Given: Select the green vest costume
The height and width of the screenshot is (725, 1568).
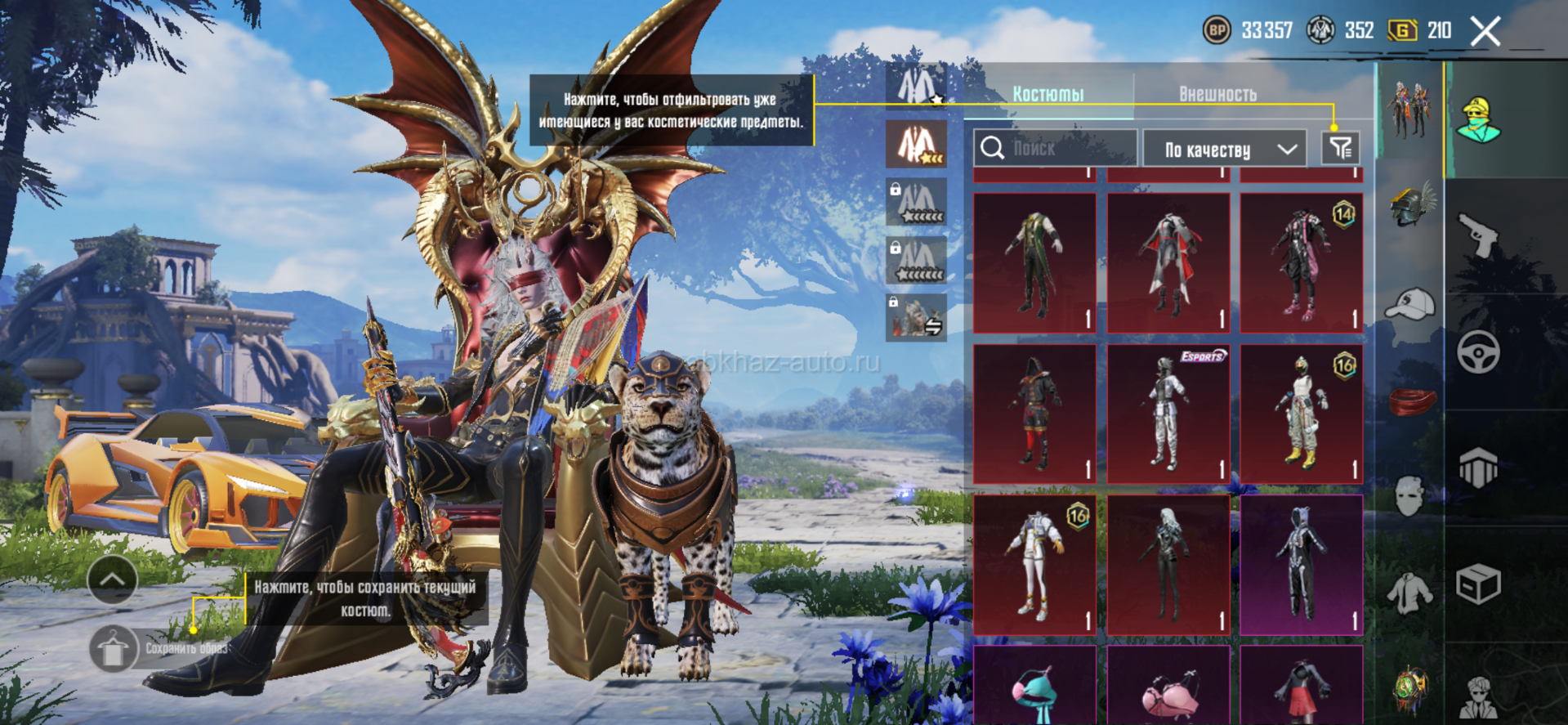Looking at the screenshot, I should click(x=1034, y=262).
